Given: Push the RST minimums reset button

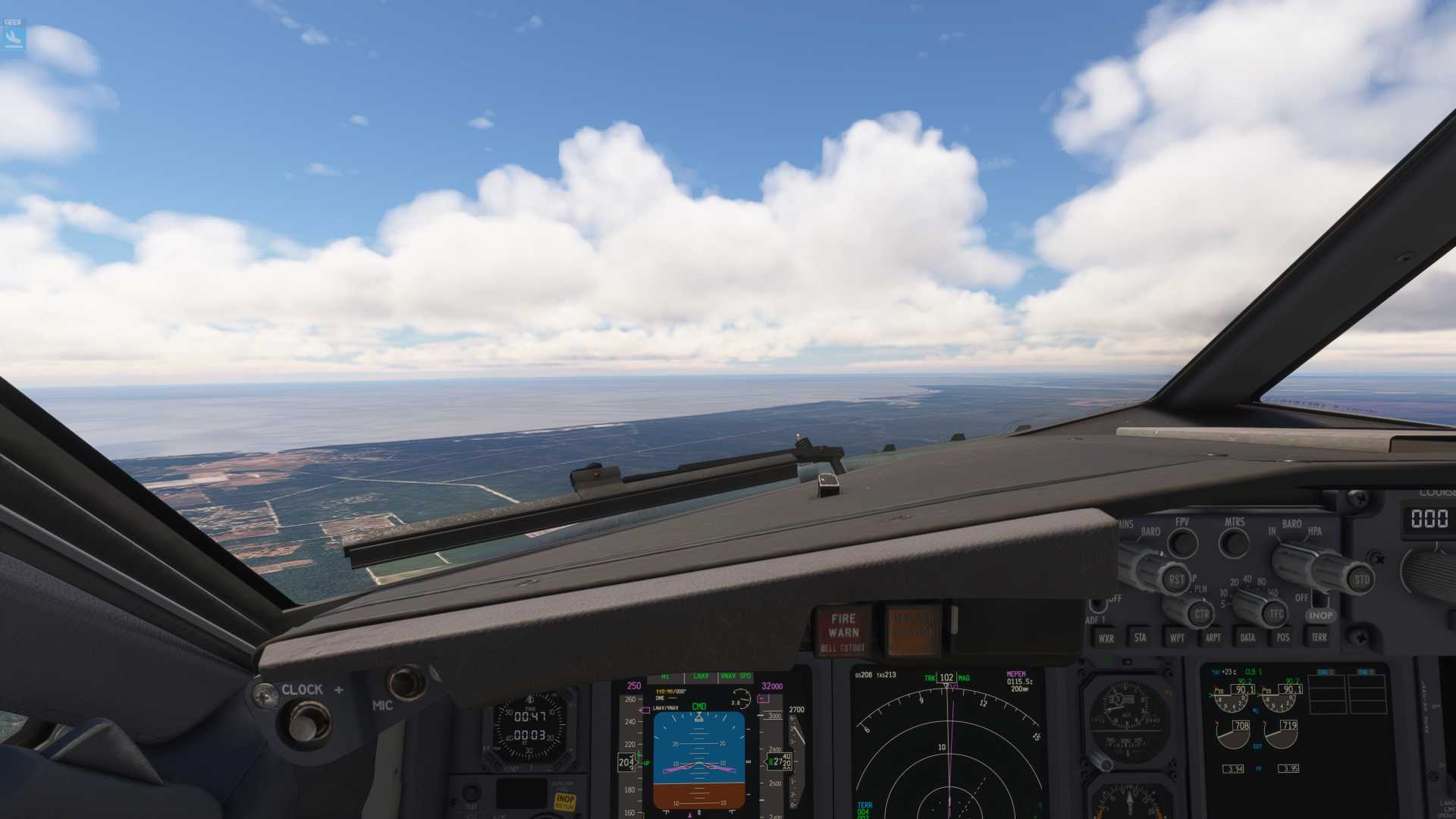Looking at the screenshot, I should [x=1175, y=580].
